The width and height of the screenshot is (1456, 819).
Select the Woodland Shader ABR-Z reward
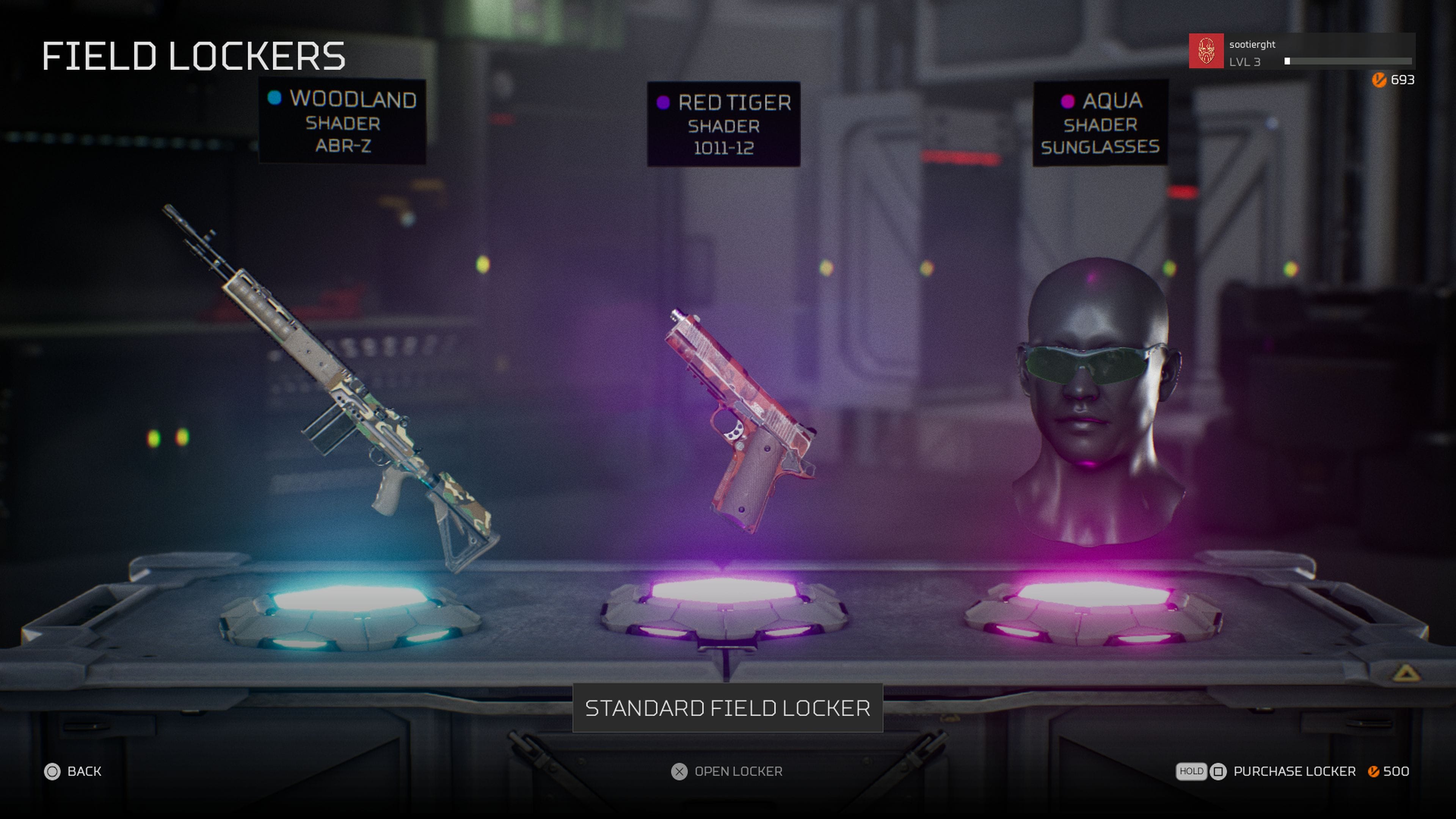342,121
